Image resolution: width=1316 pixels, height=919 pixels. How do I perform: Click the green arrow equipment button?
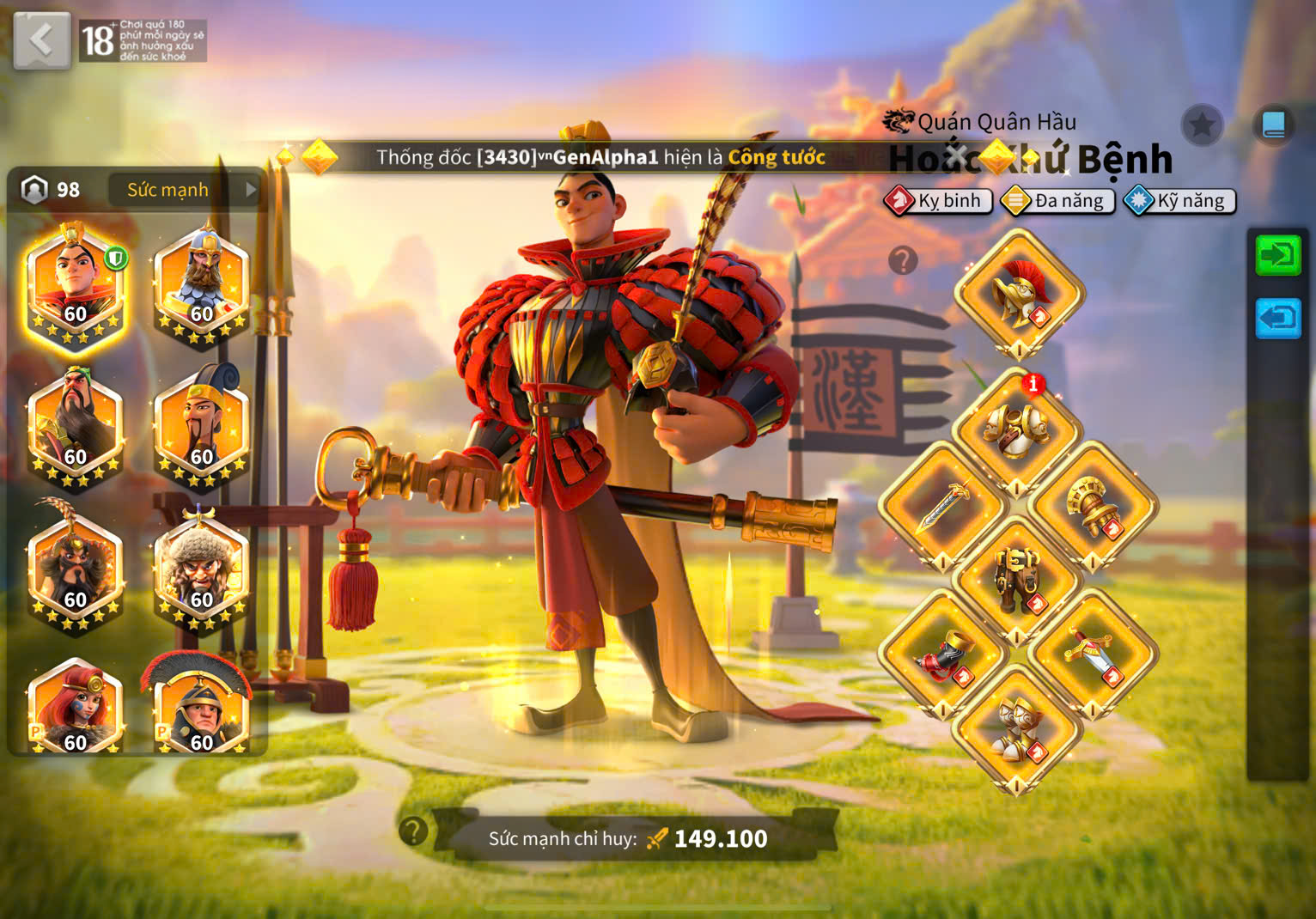click(x=1277, y=255)
